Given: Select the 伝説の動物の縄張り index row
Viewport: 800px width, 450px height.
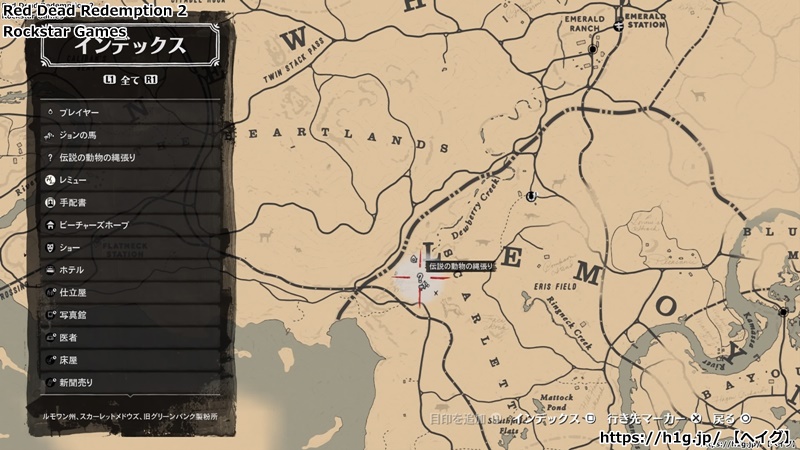Looking at the screenshot, I should pyautogui.click(x=130, y=158).
